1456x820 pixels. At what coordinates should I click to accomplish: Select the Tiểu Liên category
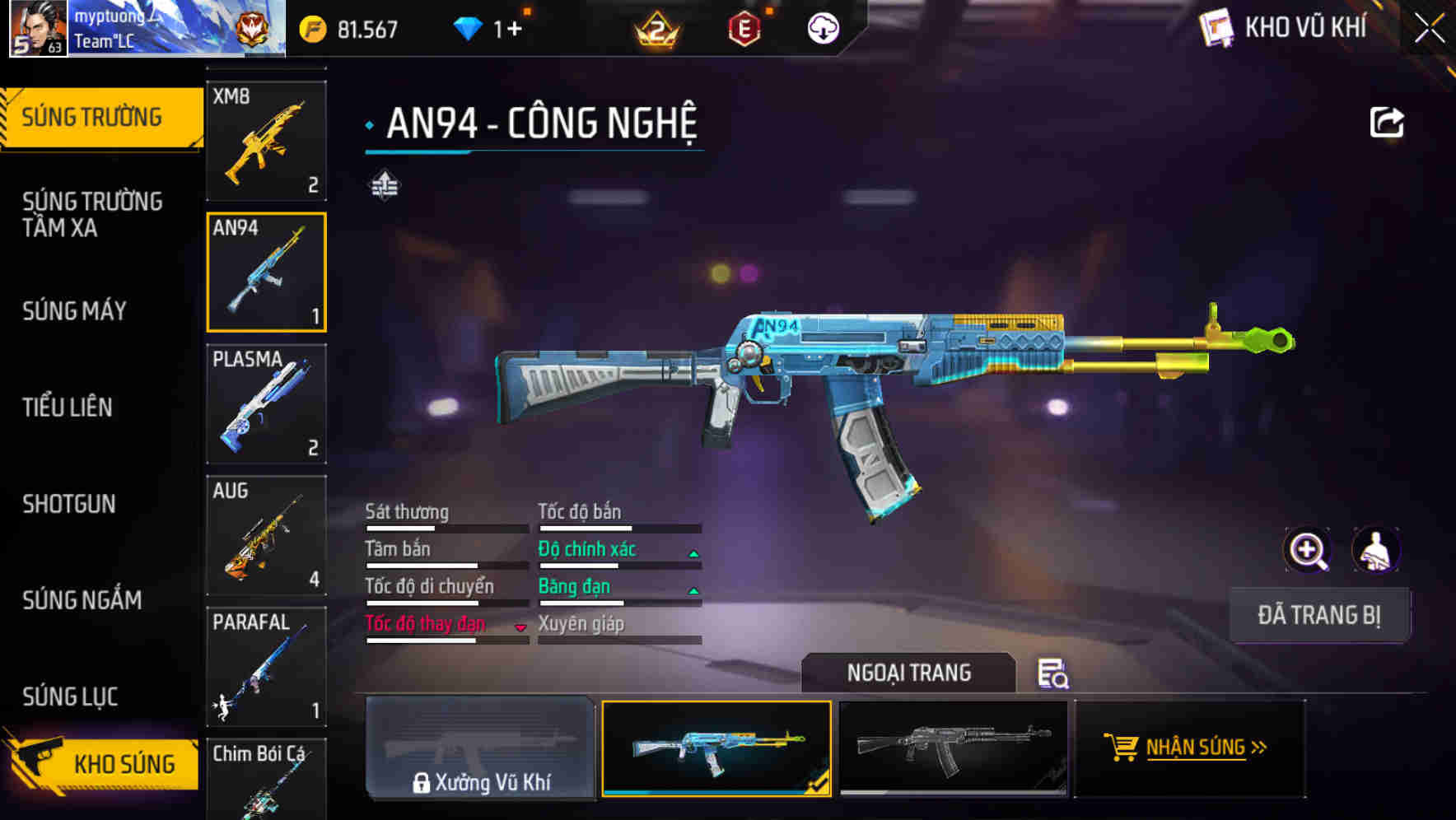click(x=68, y=407)
